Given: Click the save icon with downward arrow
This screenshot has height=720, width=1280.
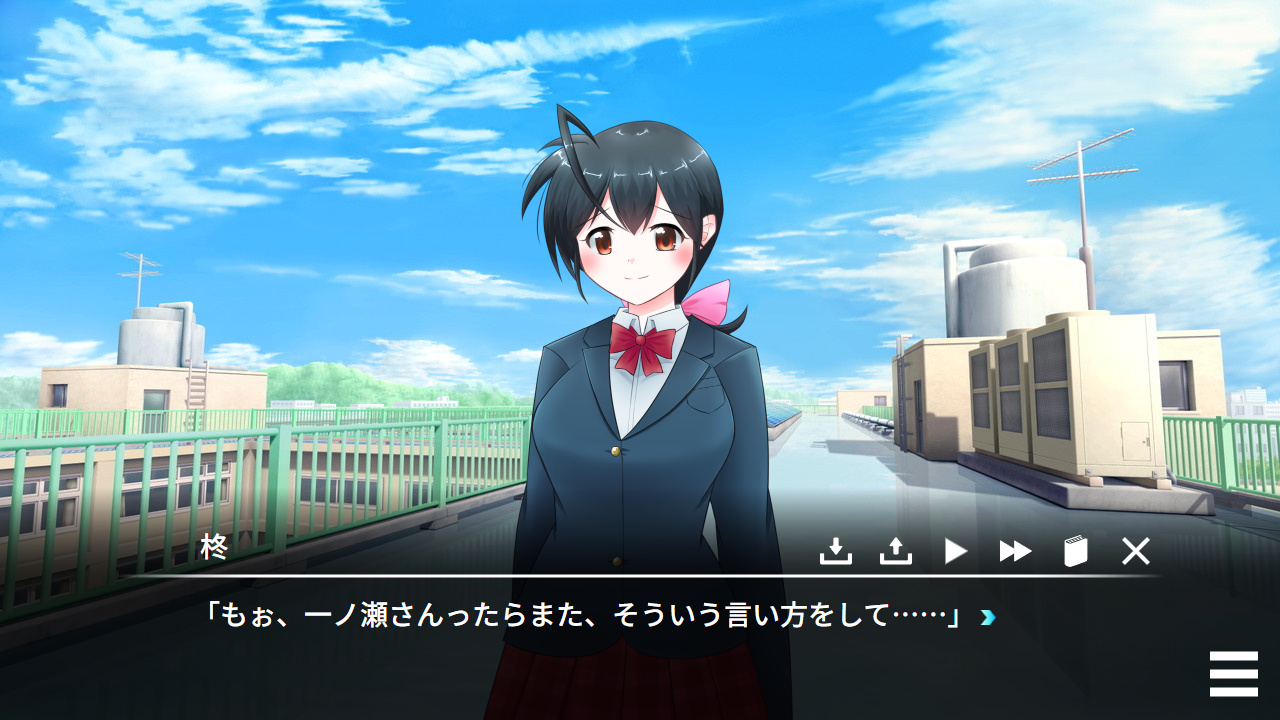Looking at the screenshot, I should coord(835,551).
